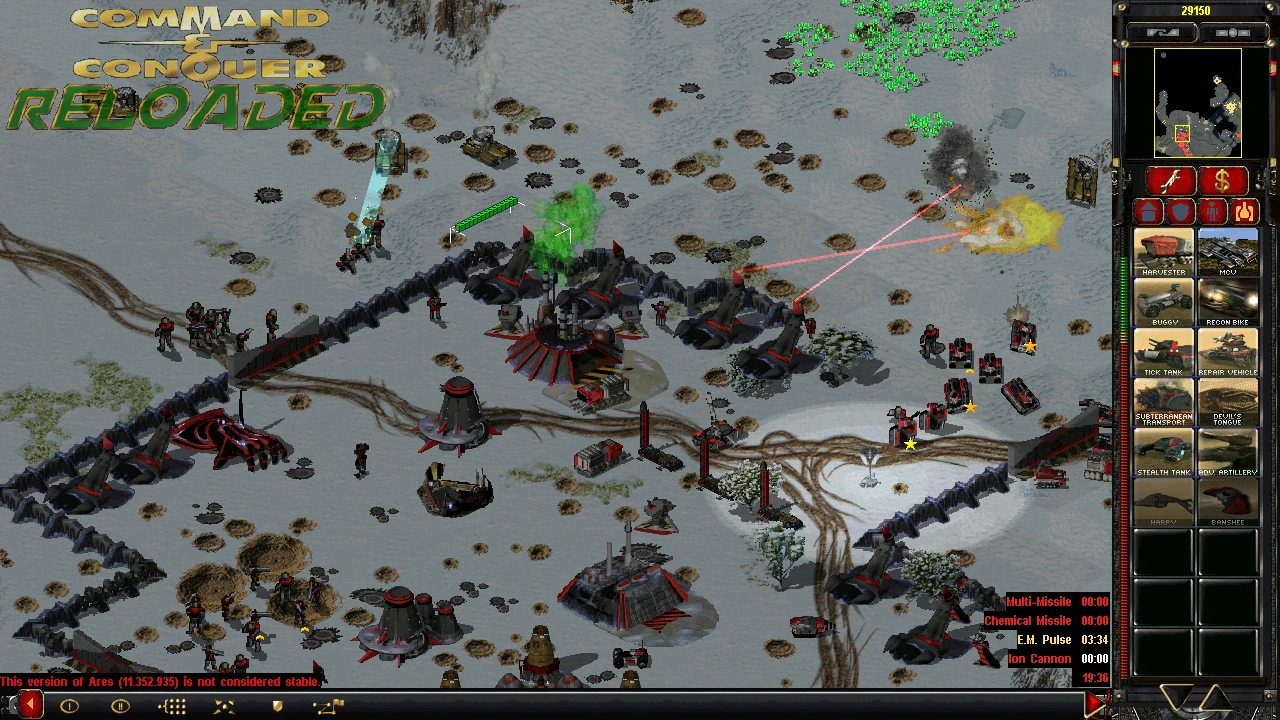
Task: Open the defenses tab with shield icon
Action: point(1181,212)
